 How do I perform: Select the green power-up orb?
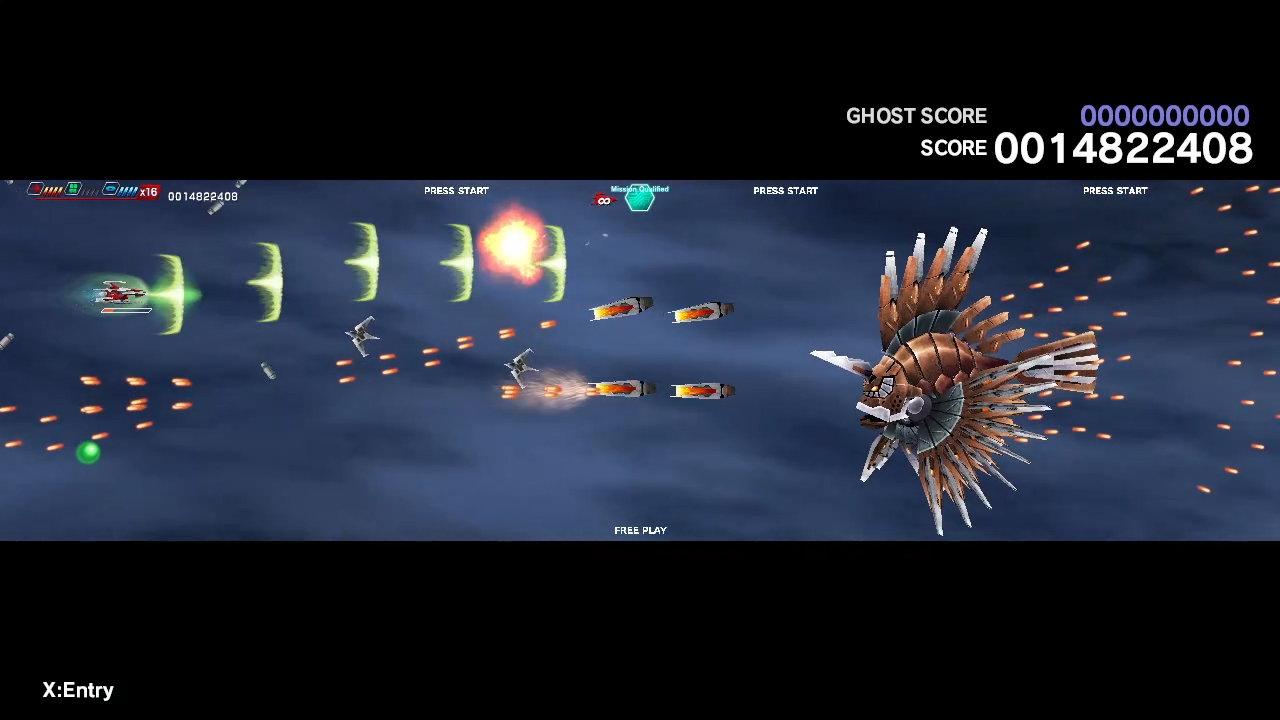[88, 454]
